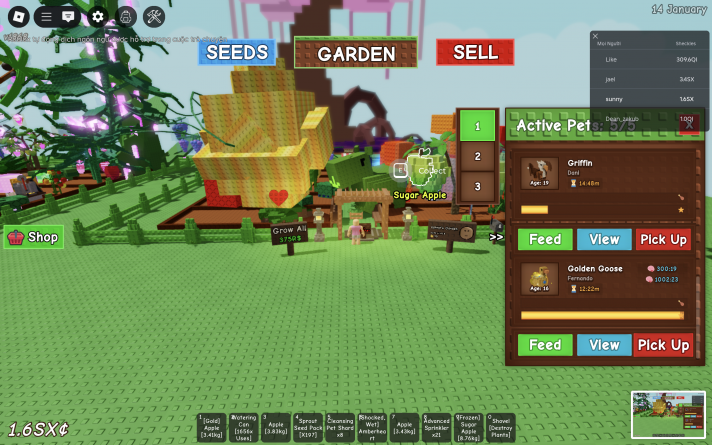Pick up the Golden Goose
The image size is (712, 445).
click(x=663, y=345)
